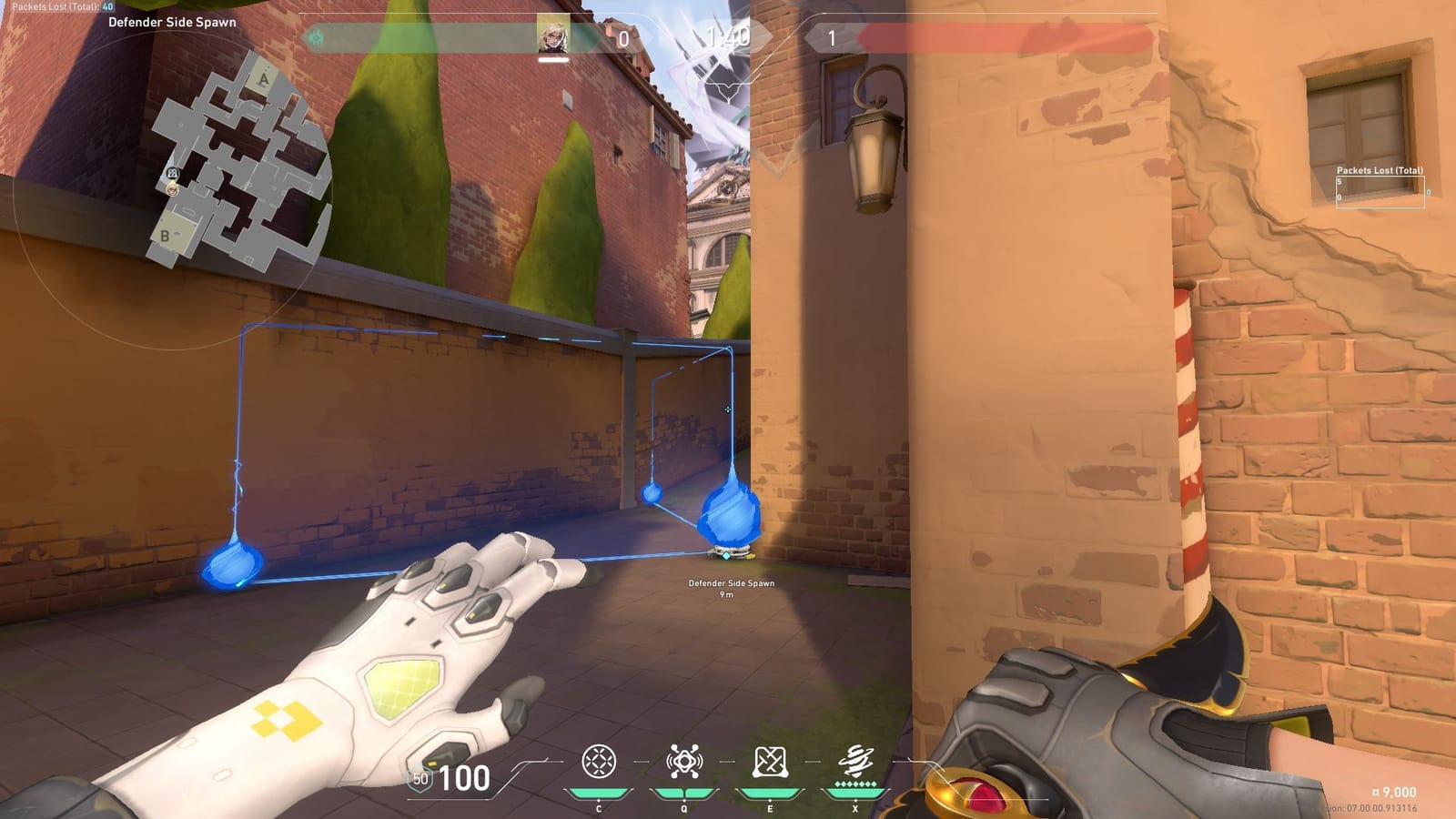Image resolution: width=1456 pixels, height=819 pixels.
Task: Select the Q ability icon
Action: 685,761
